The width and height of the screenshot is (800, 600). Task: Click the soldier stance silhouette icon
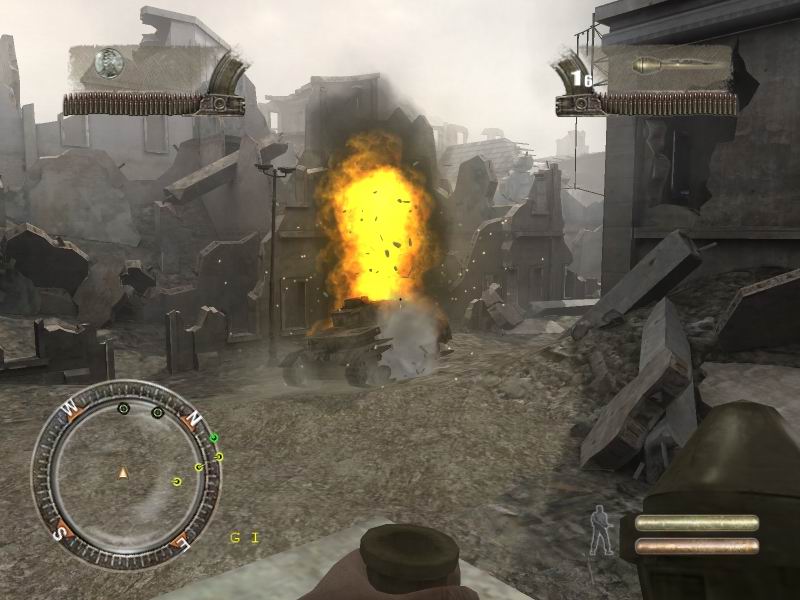[601, 530]
